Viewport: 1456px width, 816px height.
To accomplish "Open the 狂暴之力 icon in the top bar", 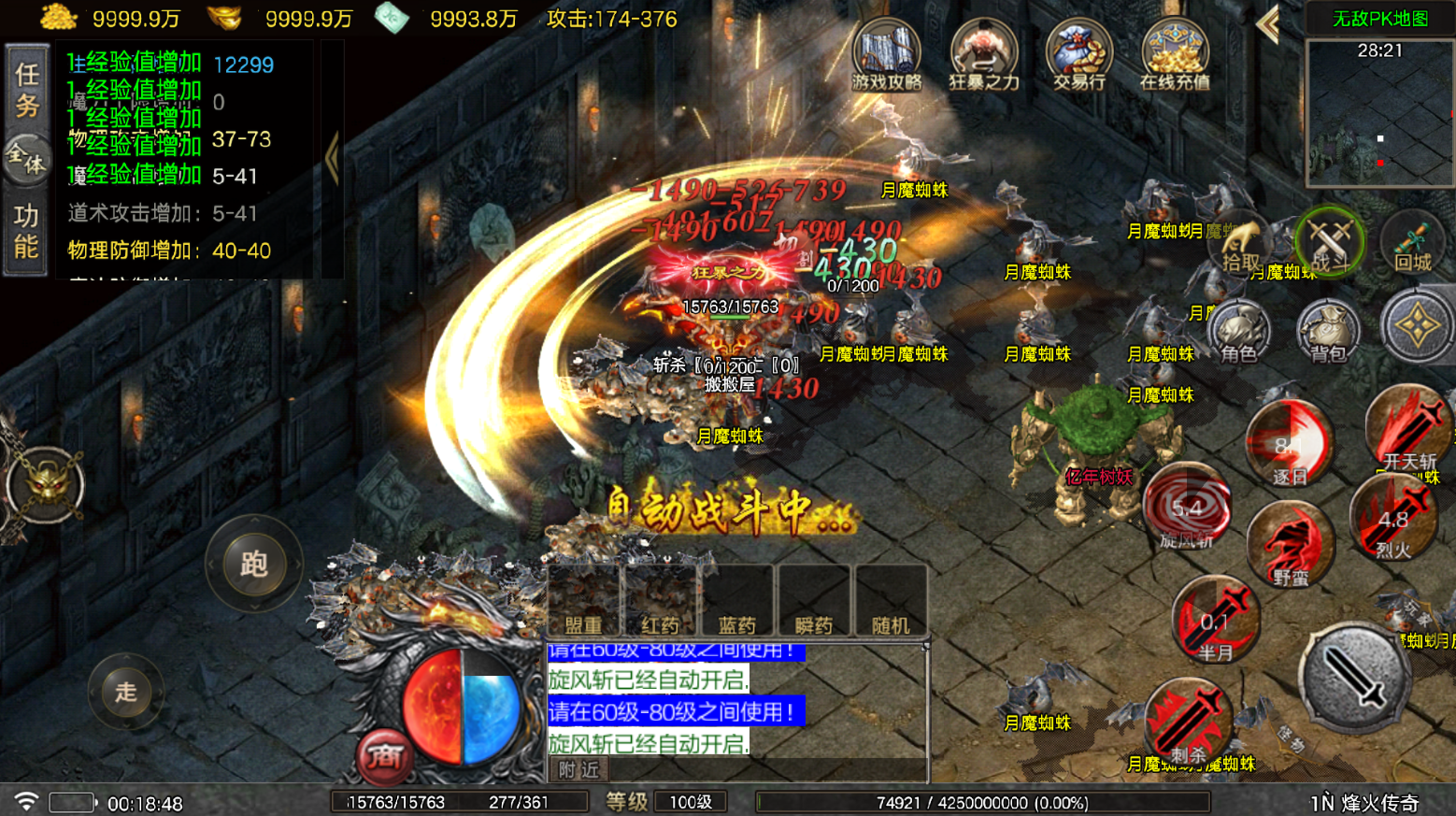I will pyautogui.click(x=983, y=56).
